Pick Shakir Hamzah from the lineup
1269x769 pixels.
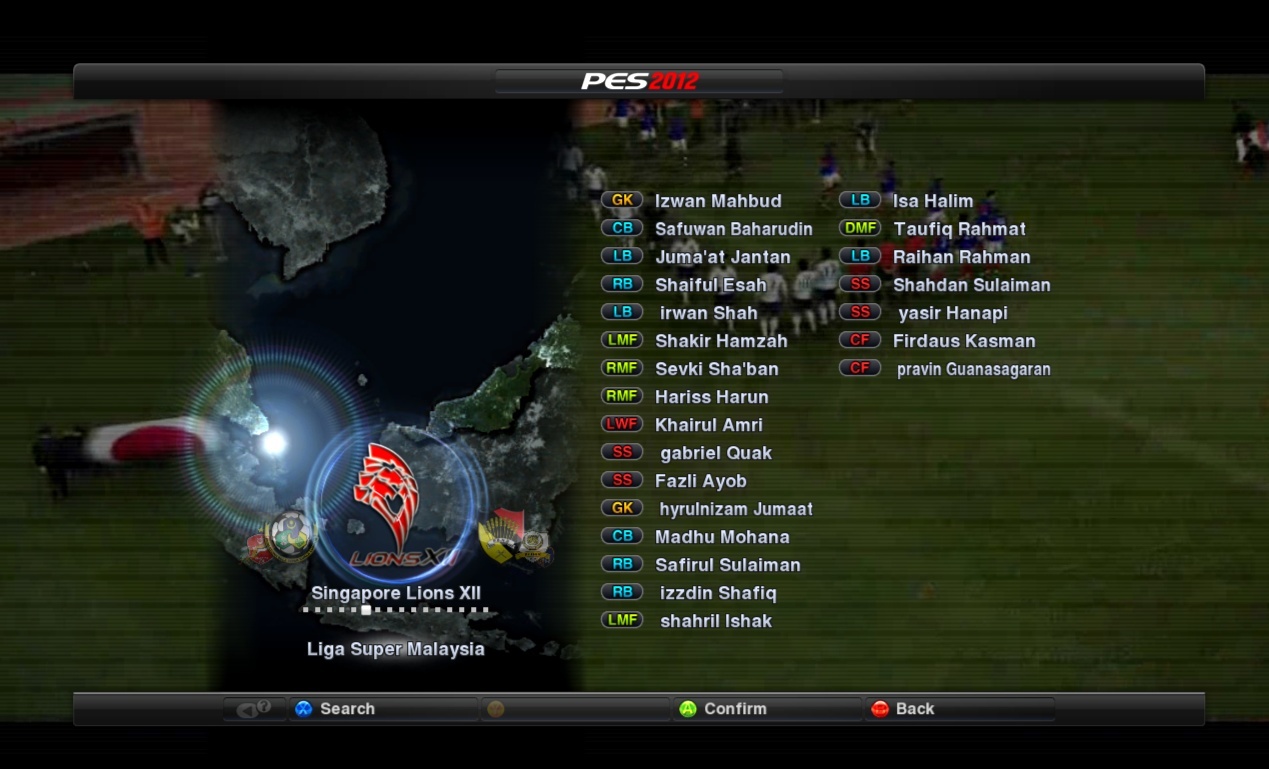(x=720, y=341)
